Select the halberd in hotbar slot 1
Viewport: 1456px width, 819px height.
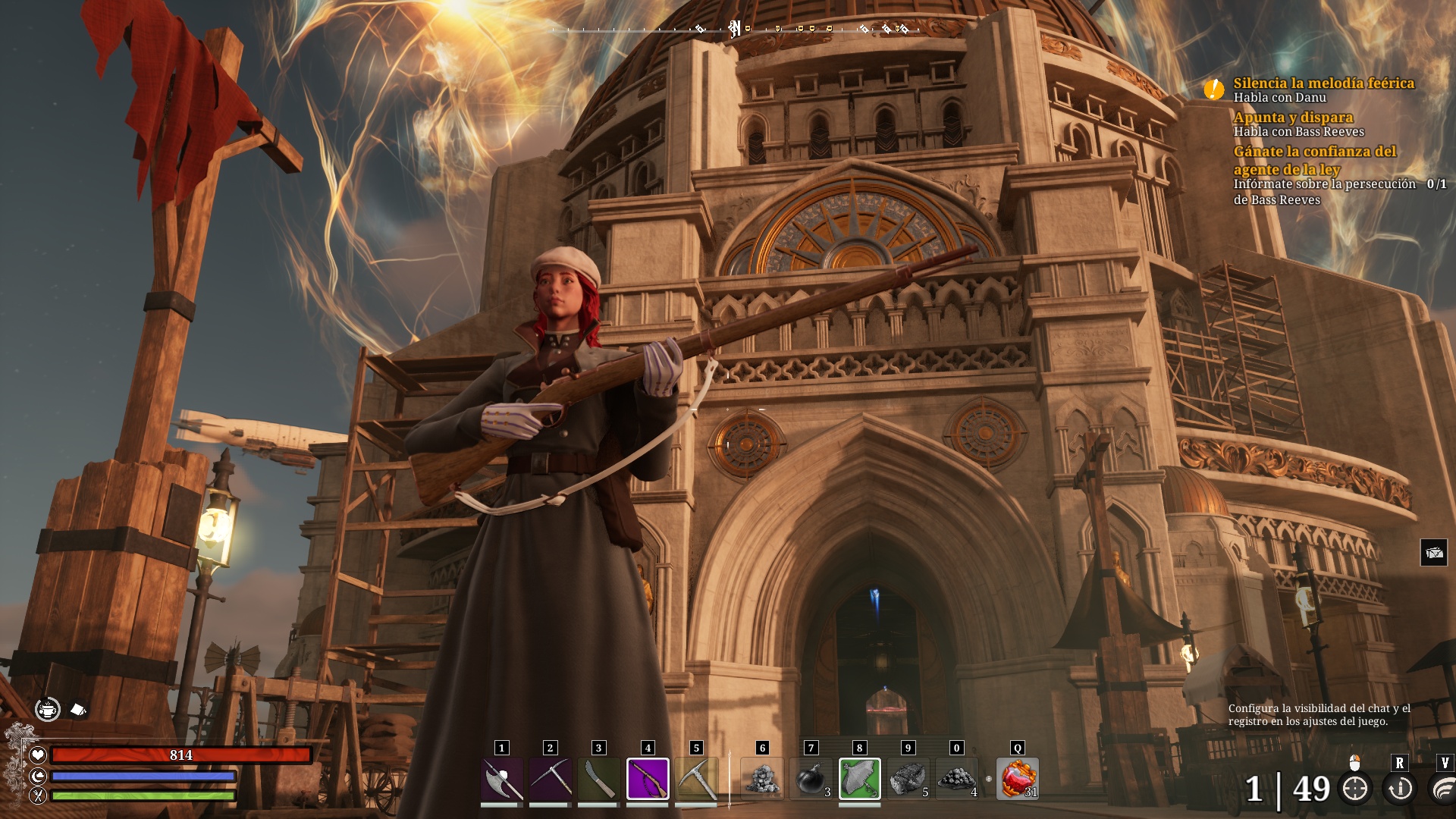click(x=502, y=779)
